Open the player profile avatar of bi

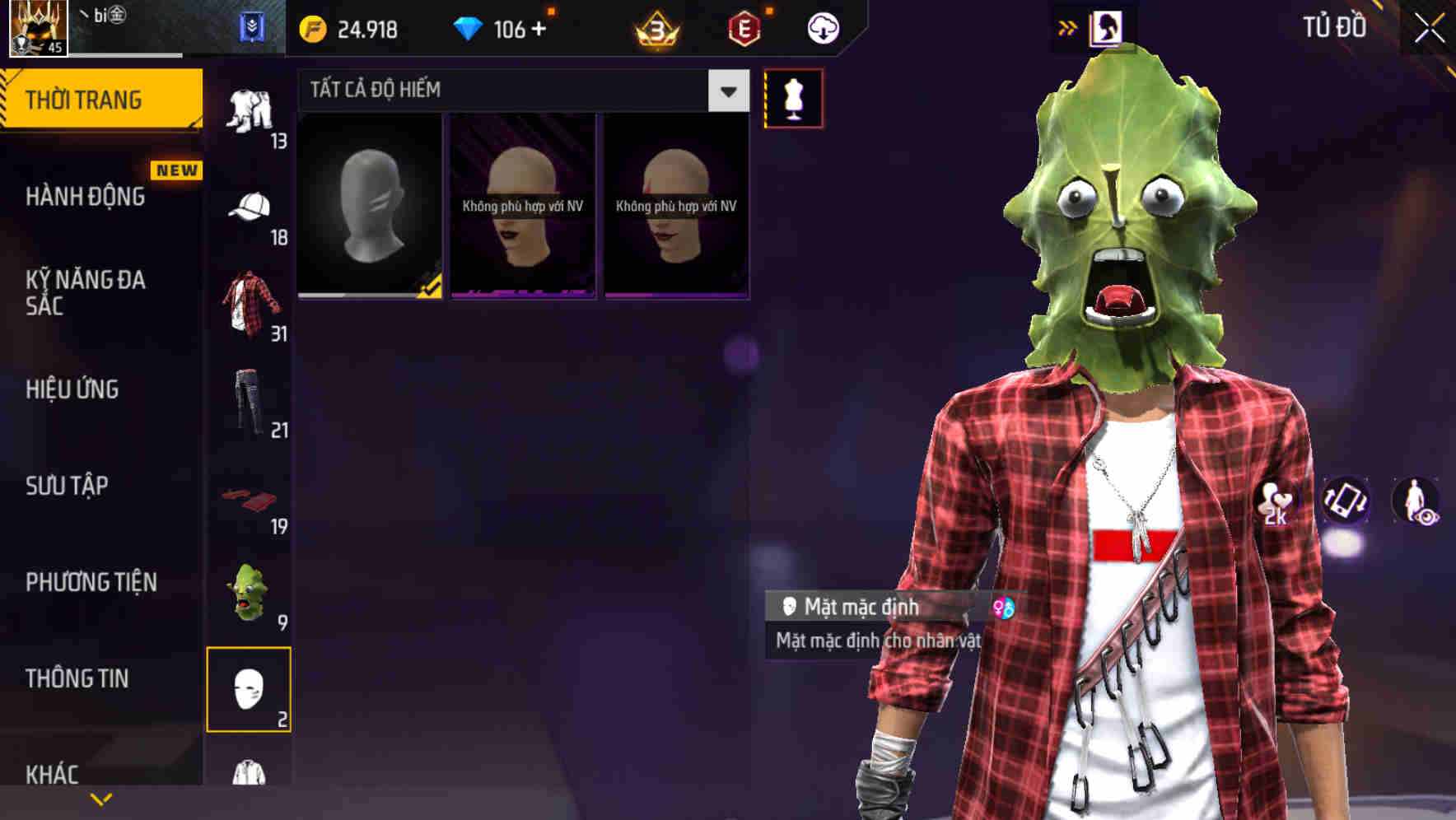(x=39, y=29)
